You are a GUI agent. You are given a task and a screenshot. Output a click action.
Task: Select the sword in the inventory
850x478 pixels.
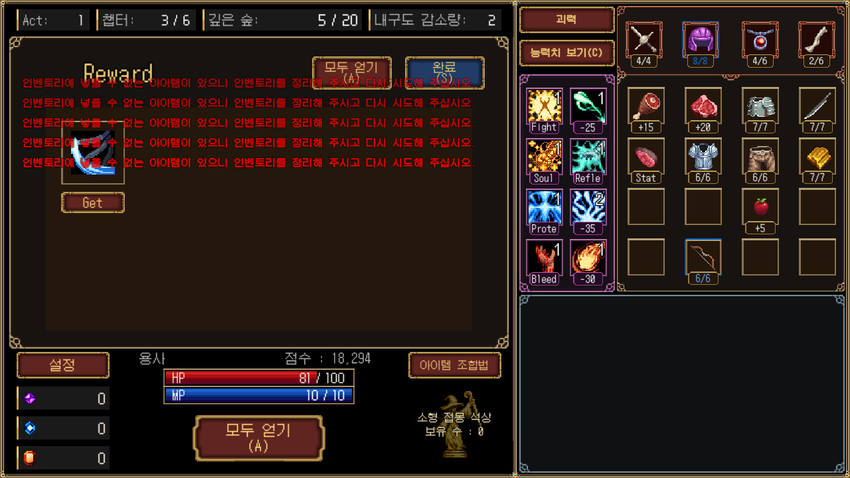click(x=818, y=105)
